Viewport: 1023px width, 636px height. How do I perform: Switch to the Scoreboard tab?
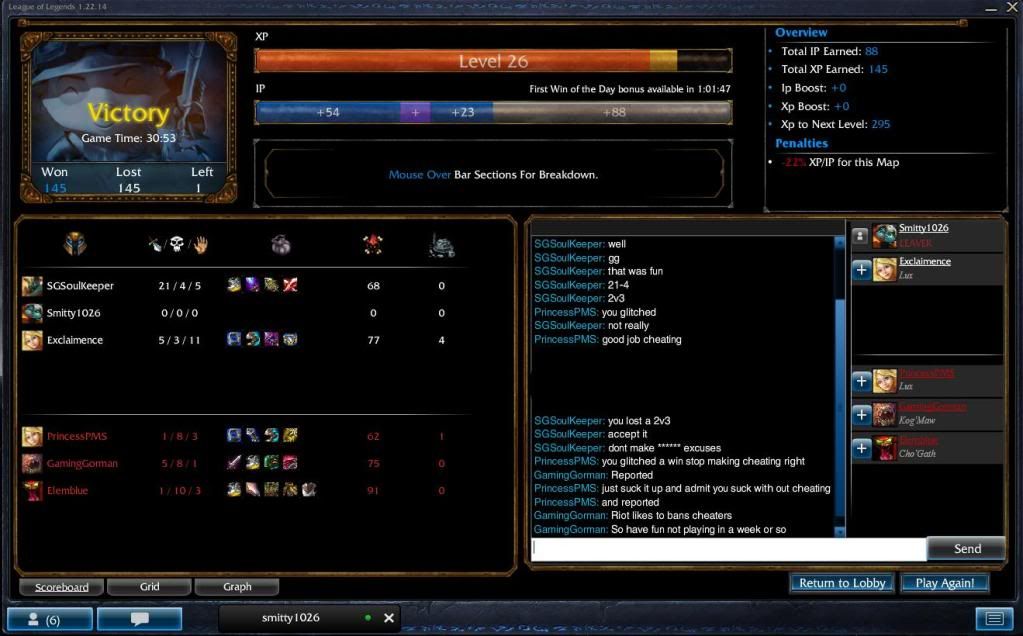point(62,587)
